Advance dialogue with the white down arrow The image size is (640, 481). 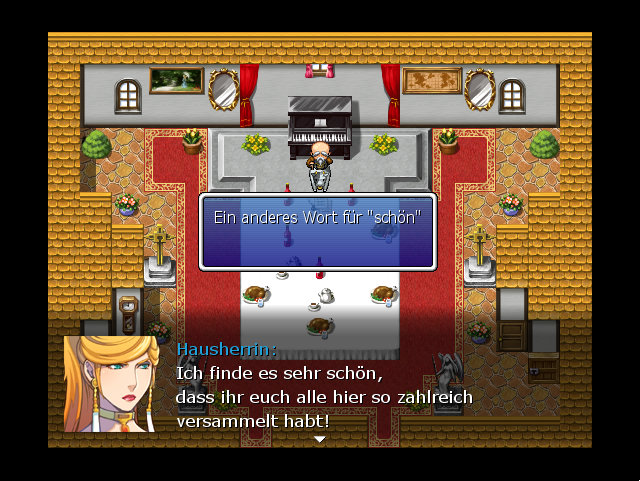pyautogui.click(x=320, y=439)
